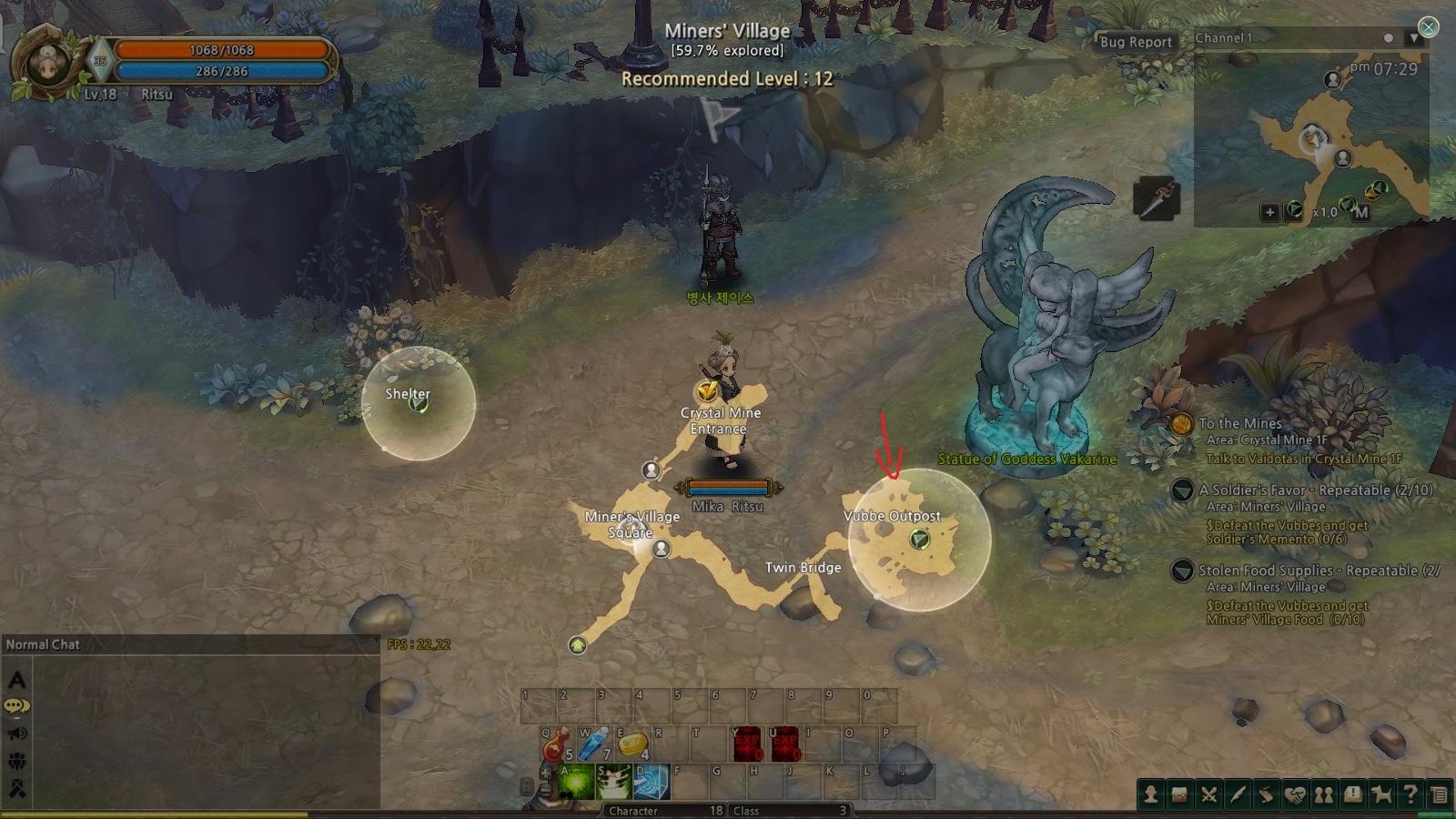This screenshot has height=819, width=1456.
Task: Use the EXP tome in the Y slot
Action: pos(746,744)
